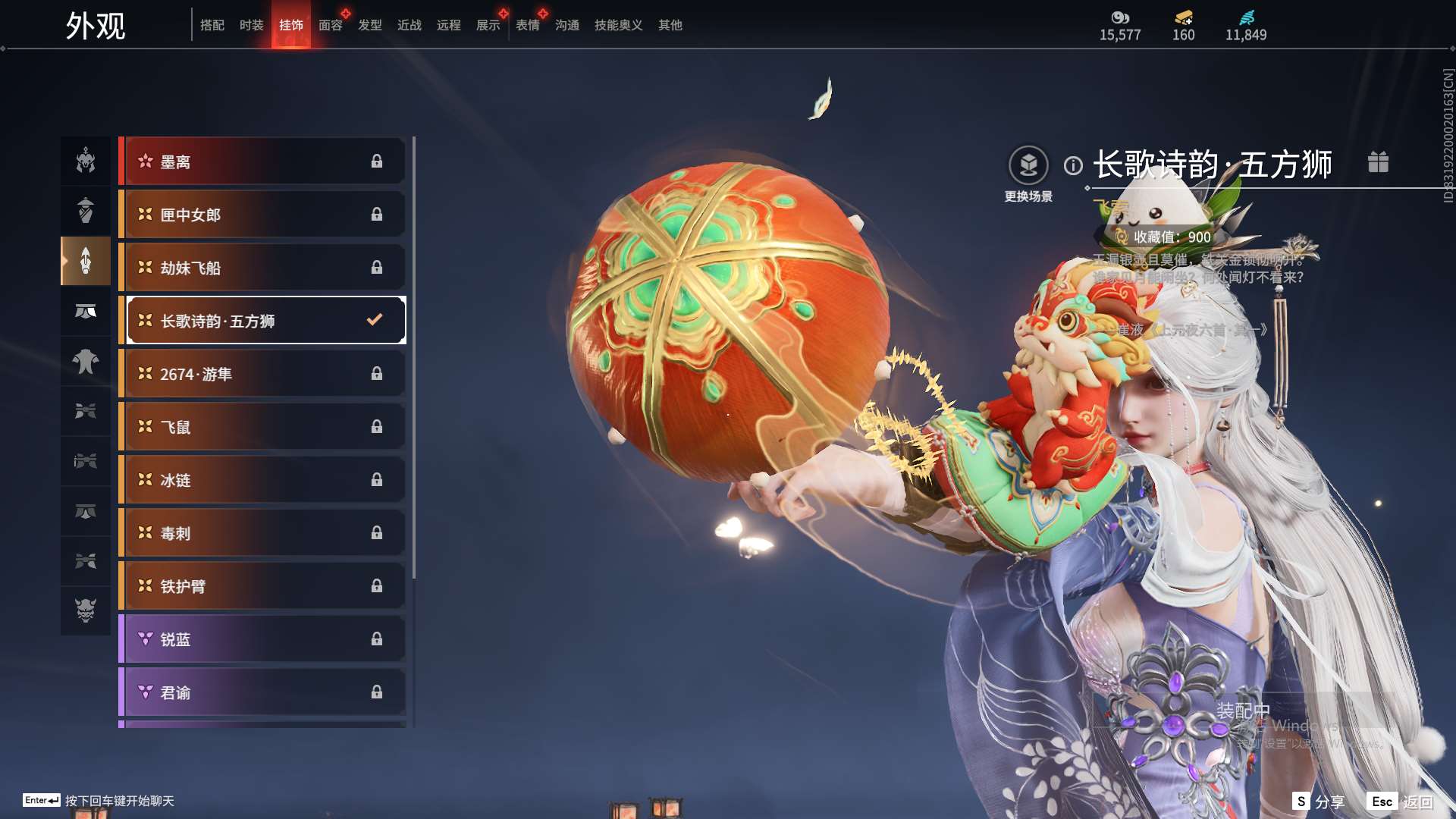Screen dimensions: 1456x819
Task: Open the 近战 tab
Action: (x=409, y=25)
